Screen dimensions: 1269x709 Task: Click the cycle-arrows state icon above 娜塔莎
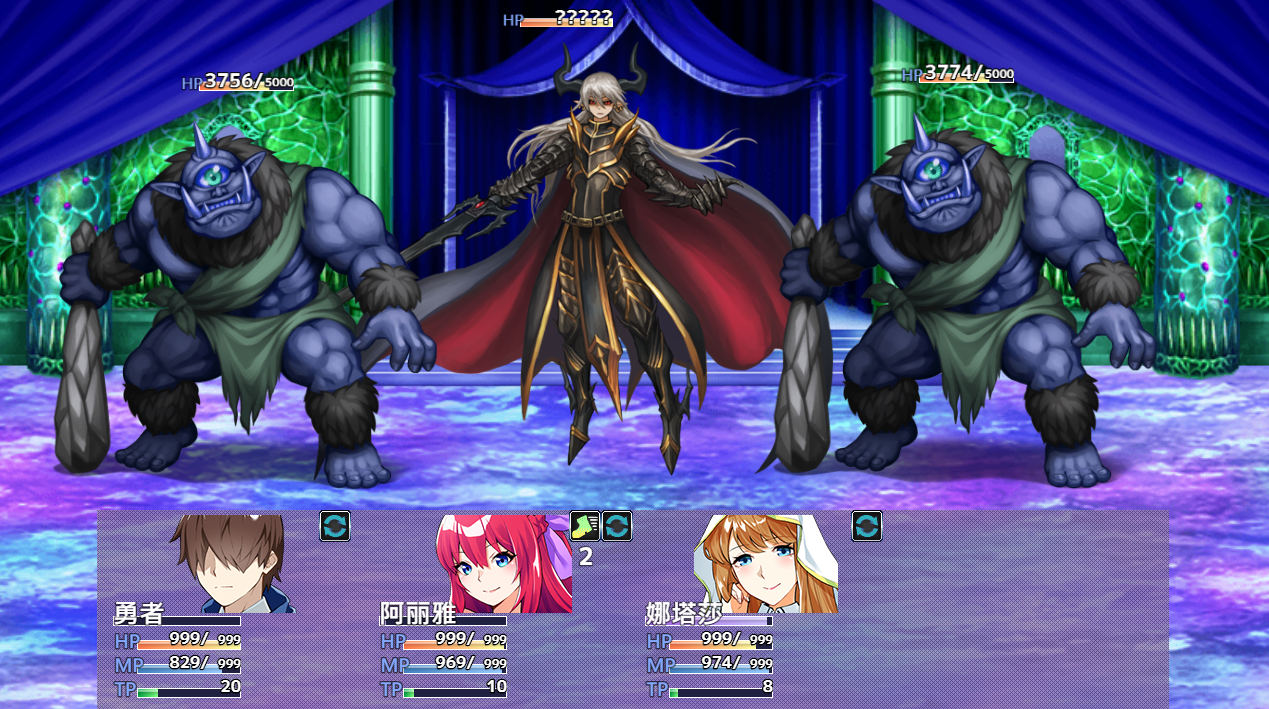867,526
